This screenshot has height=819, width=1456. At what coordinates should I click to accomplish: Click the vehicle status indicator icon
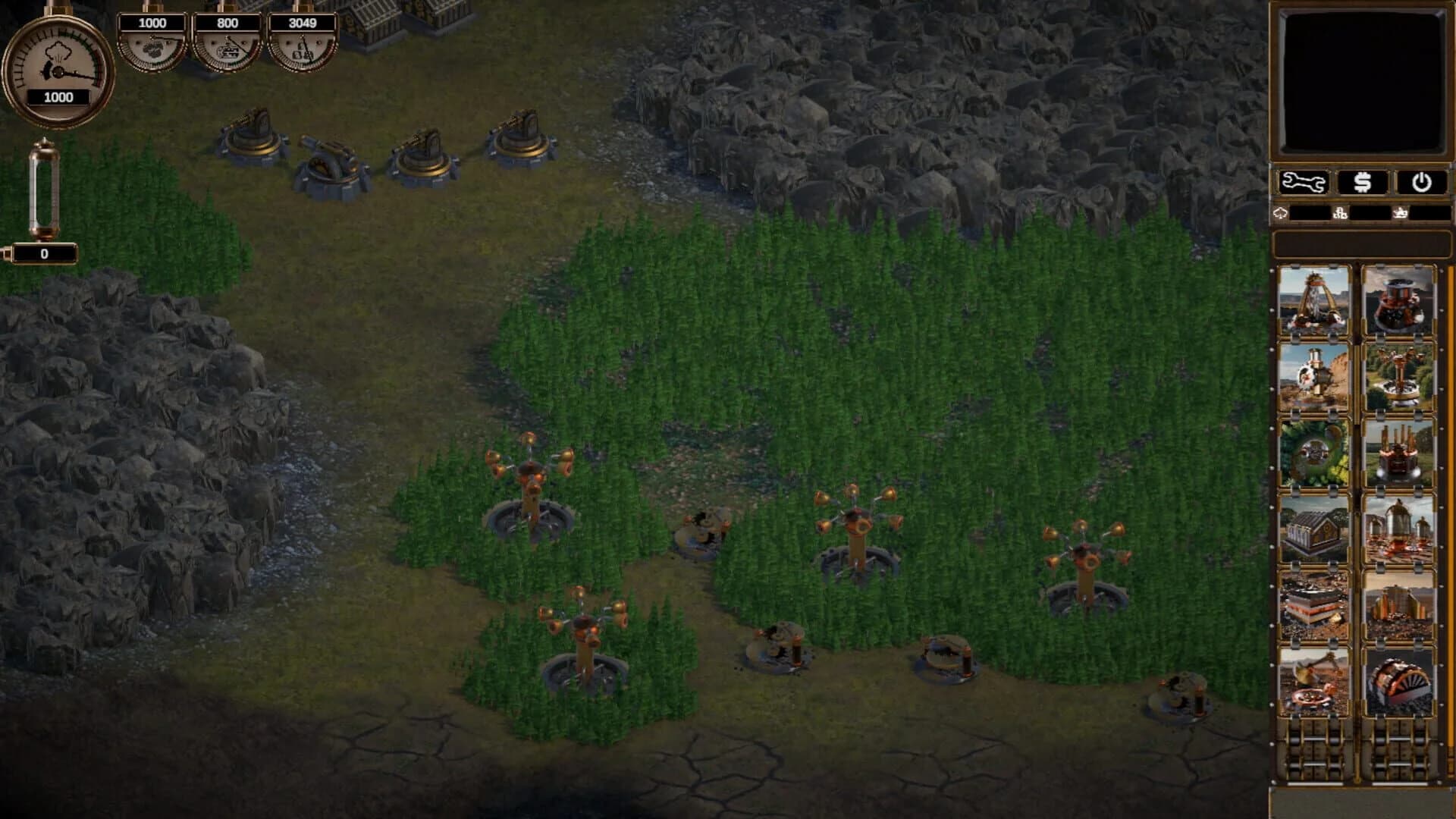(1401, 214)
